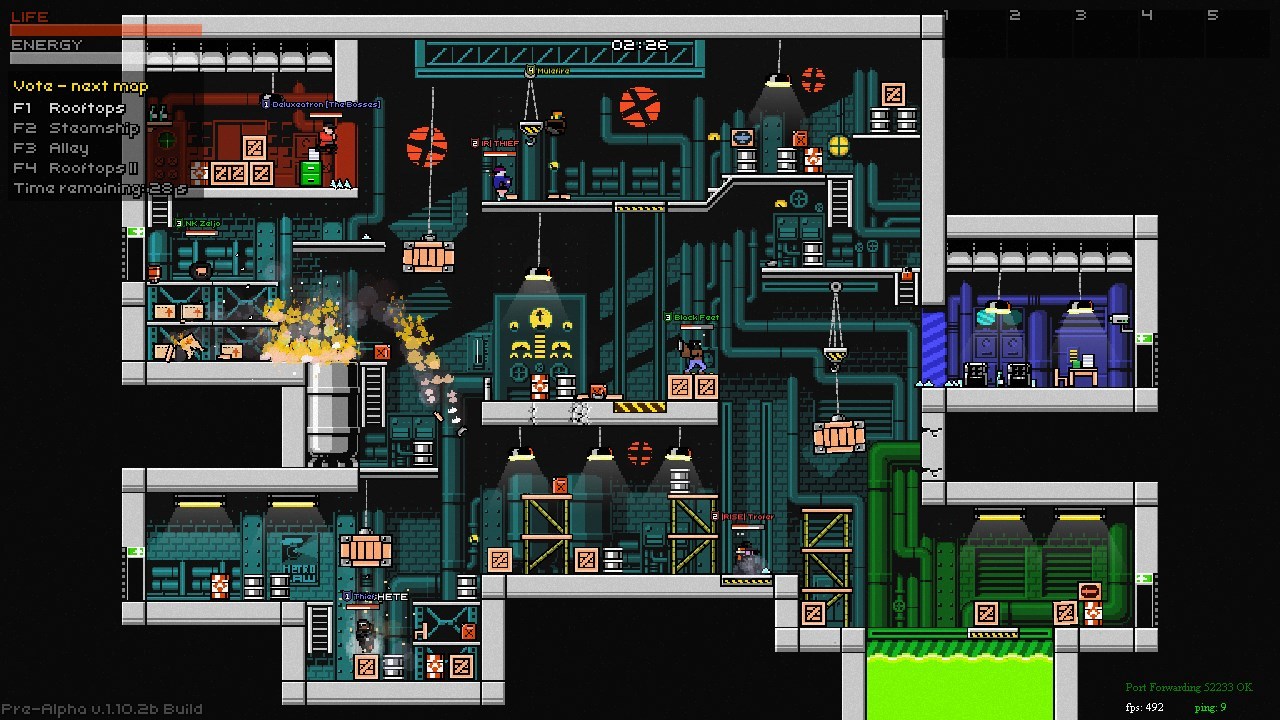Click the hanging crate on the crane hook
Image resolution: width=1280 pixels, height=720 pixels.
point(836,436)
